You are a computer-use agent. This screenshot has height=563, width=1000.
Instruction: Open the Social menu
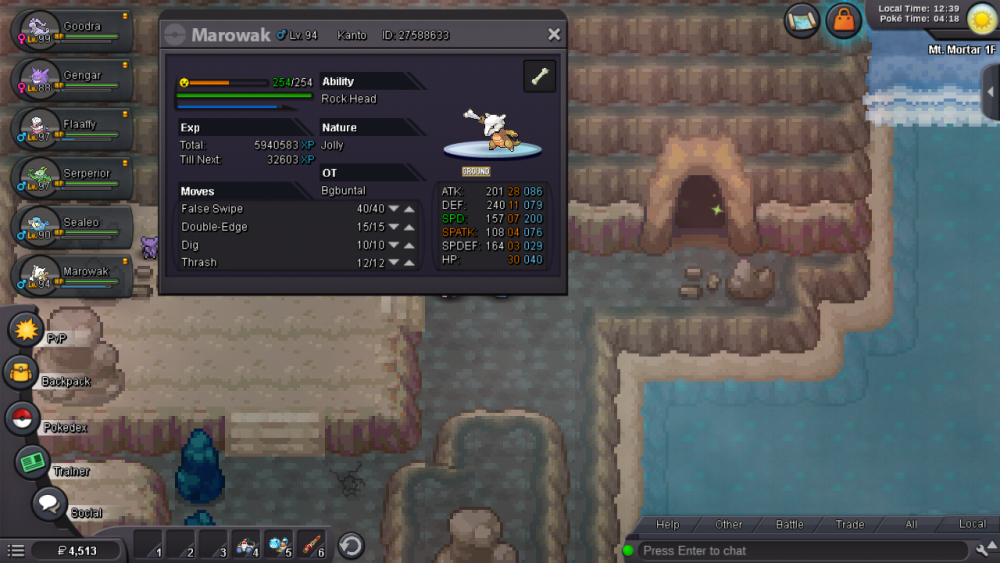(x=48, y=504)
